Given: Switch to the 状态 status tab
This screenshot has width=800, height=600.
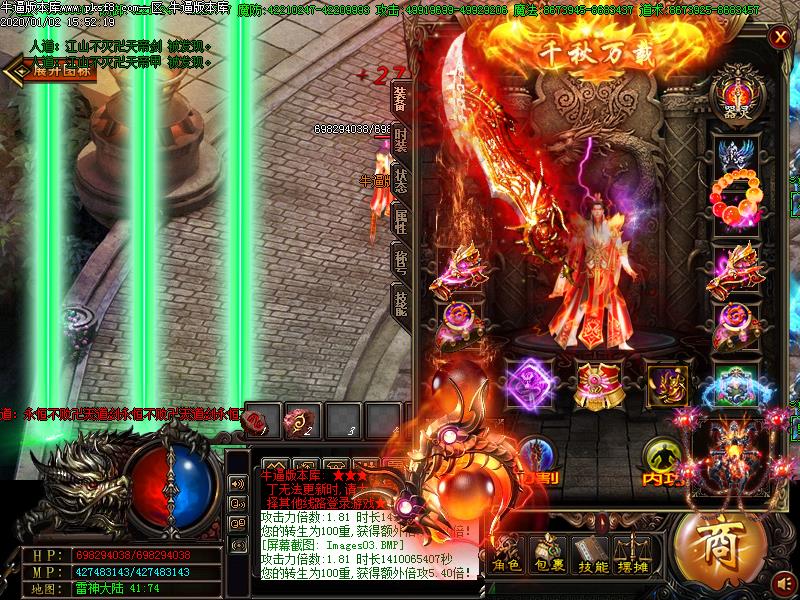Looking at the screenshot, I should [x=400, y=180].
